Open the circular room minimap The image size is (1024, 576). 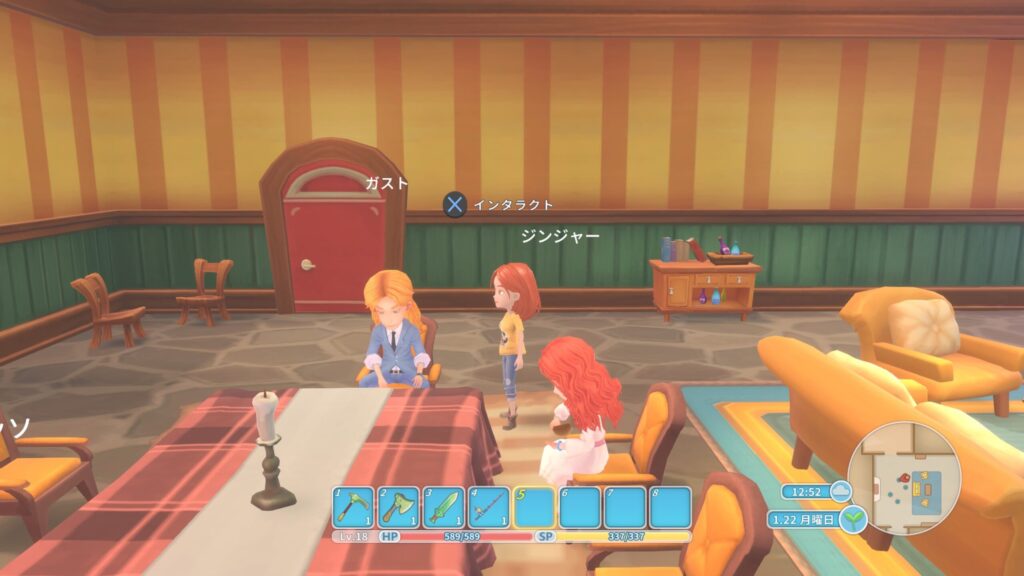click(904, 478)
